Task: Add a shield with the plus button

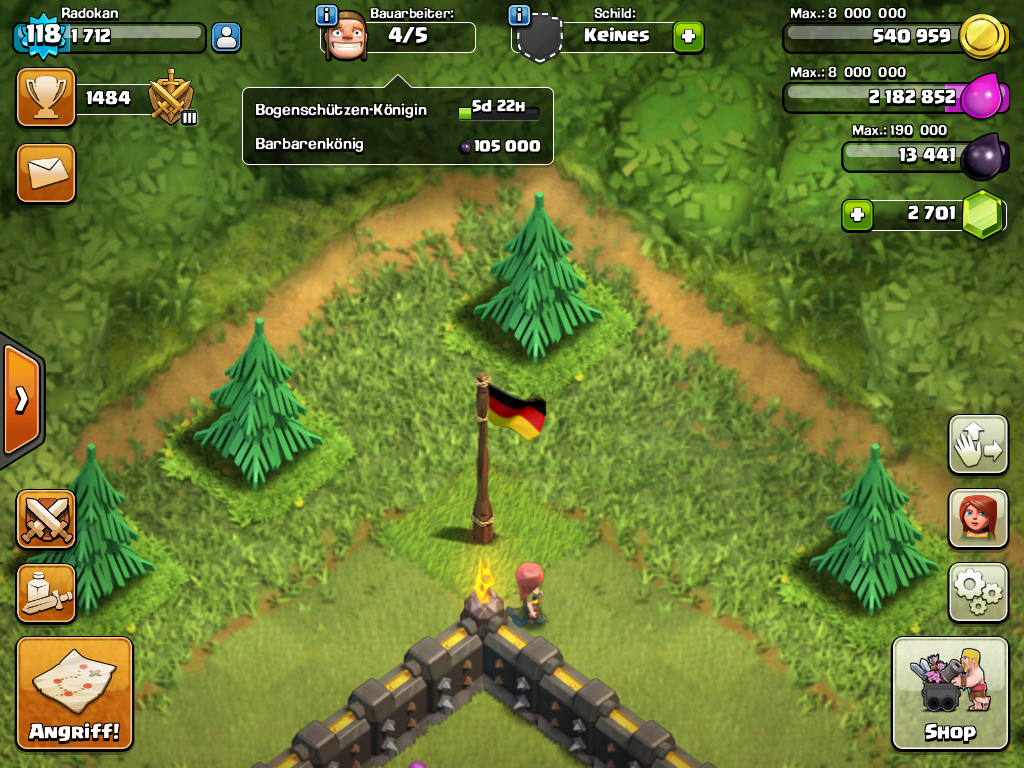Action: click(688, 37)
